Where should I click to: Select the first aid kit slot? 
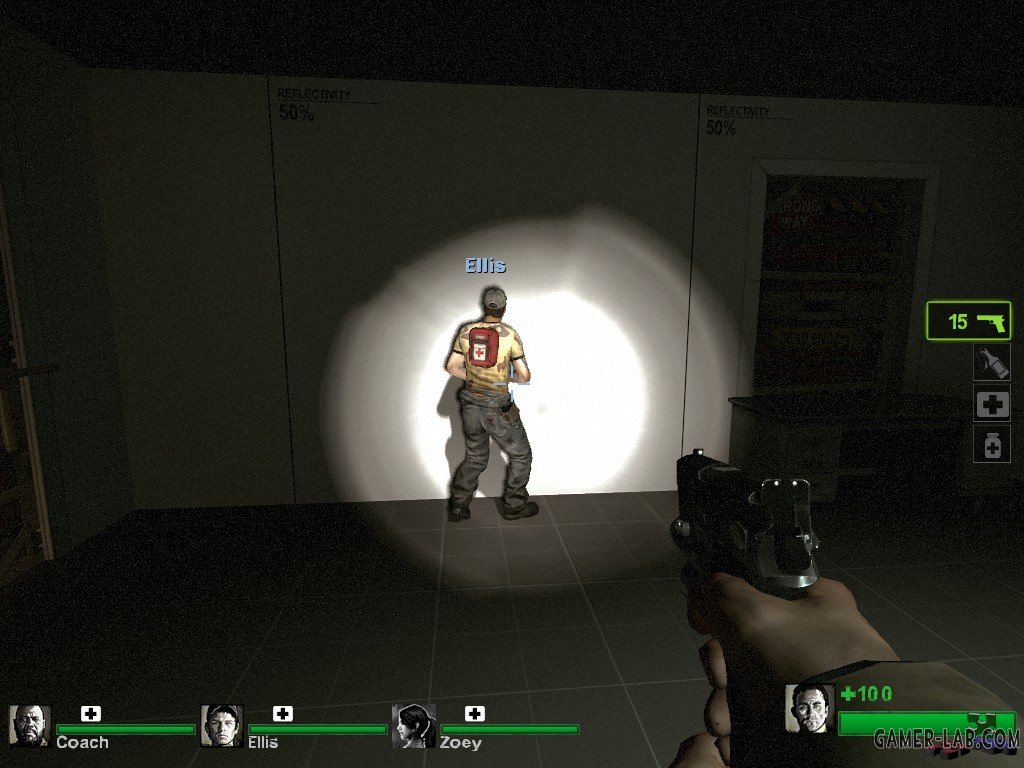coord(992,404)
